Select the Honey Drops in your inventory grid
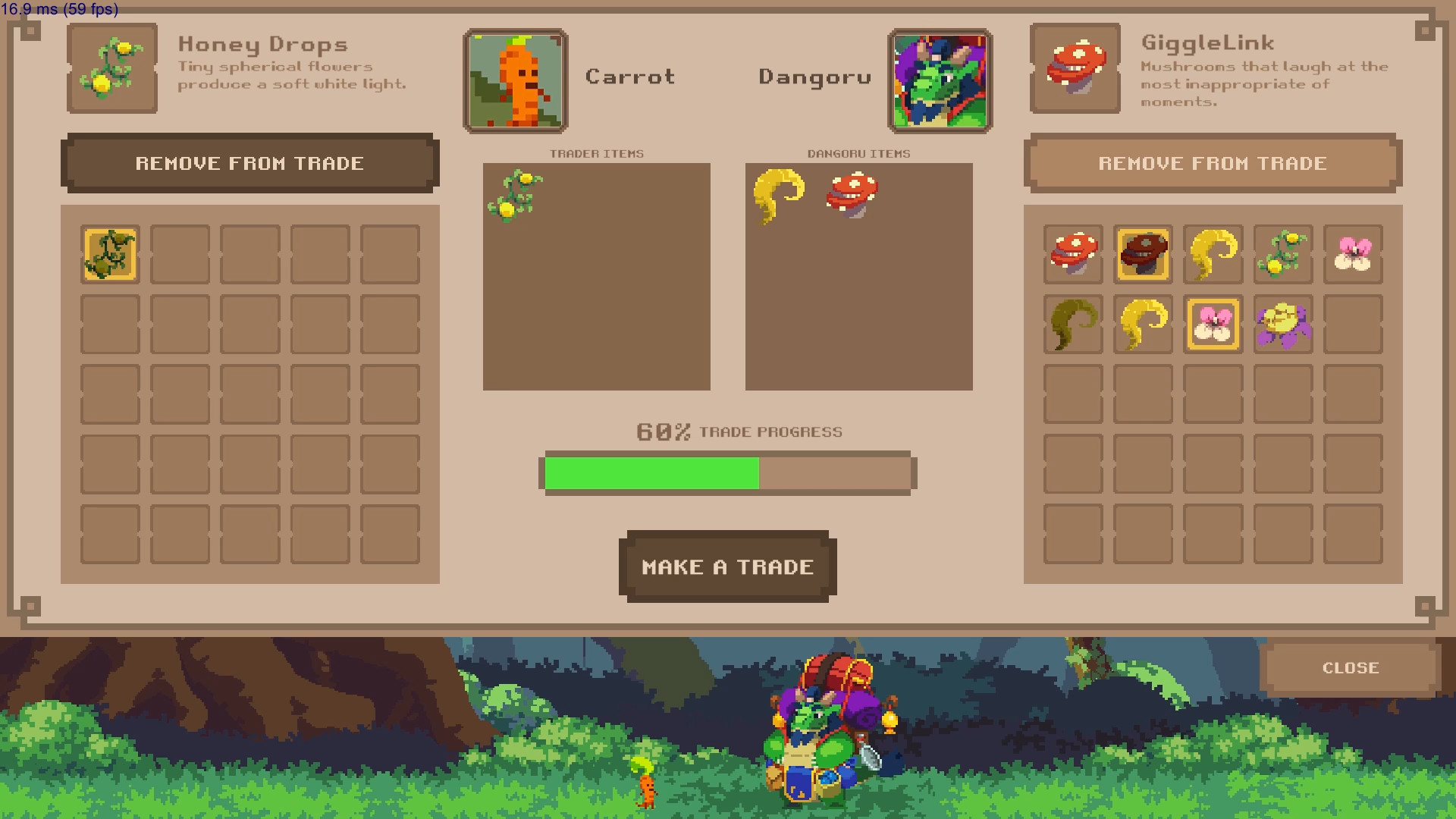The image size is (1456, 819). pos(109,254)
